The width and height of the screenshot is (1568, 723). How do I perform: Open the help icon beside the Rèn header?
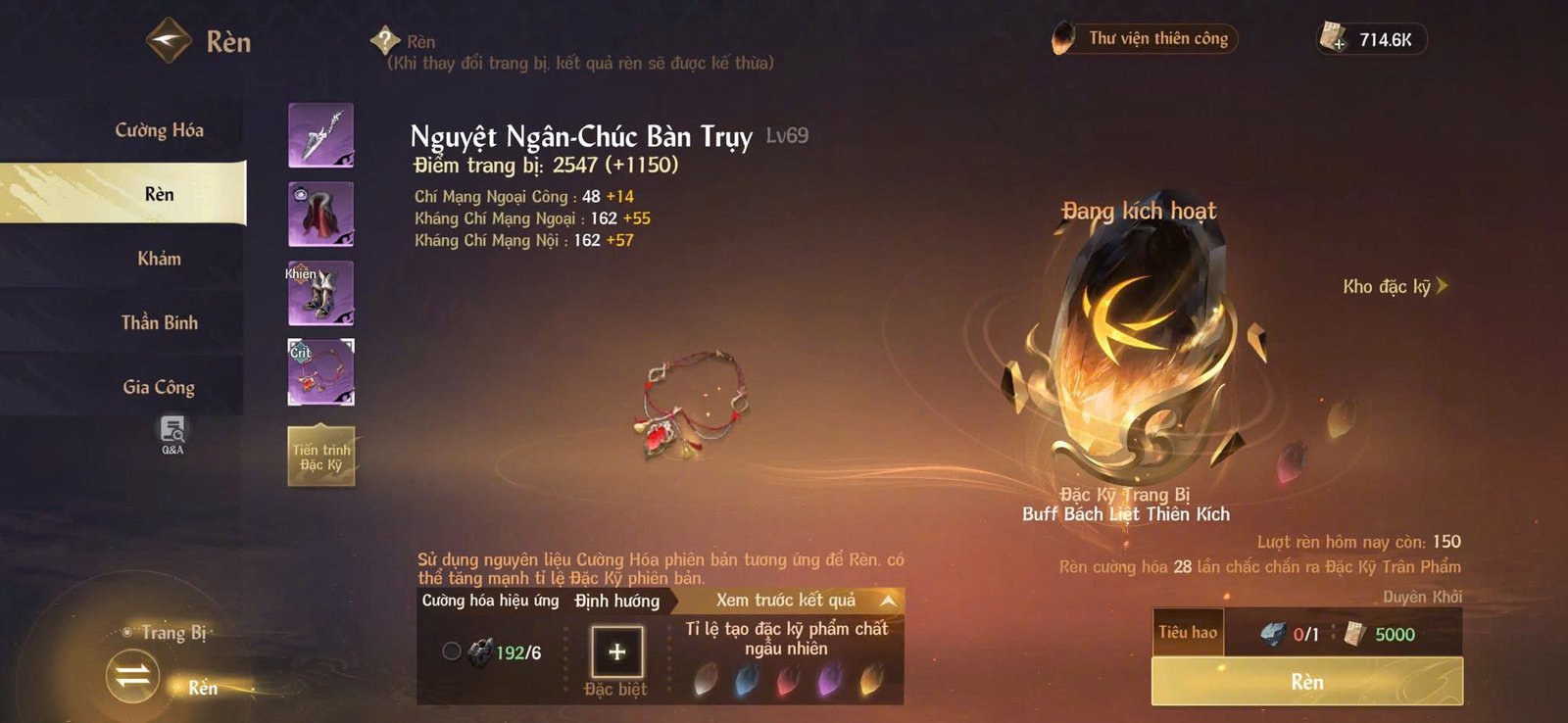[x=385, y=42]
